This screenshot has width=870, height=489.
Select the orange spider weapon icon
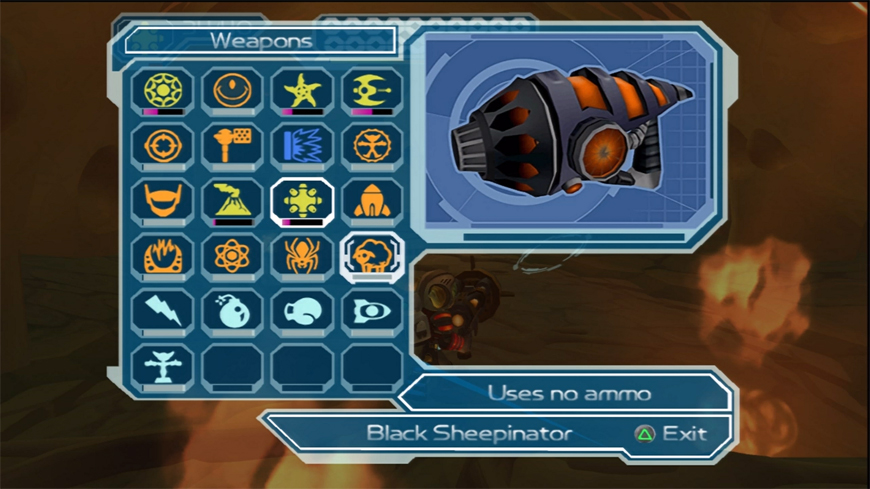302,257
